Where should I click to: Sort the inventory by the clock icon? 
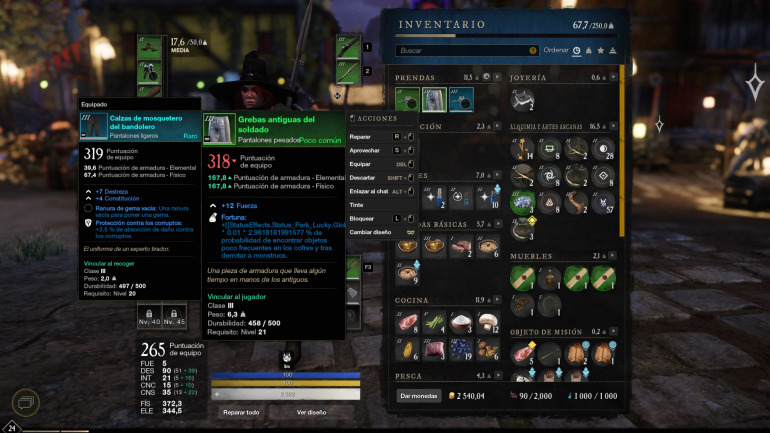click(576, 50)
